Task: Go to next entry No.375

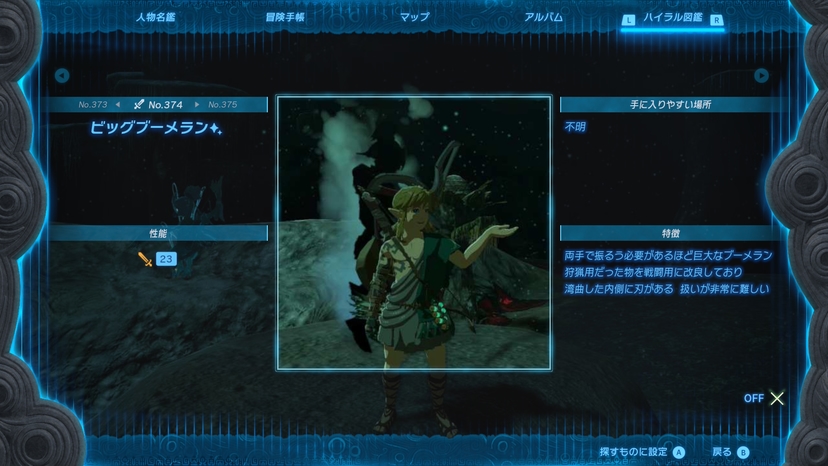Action: point(222,104)
